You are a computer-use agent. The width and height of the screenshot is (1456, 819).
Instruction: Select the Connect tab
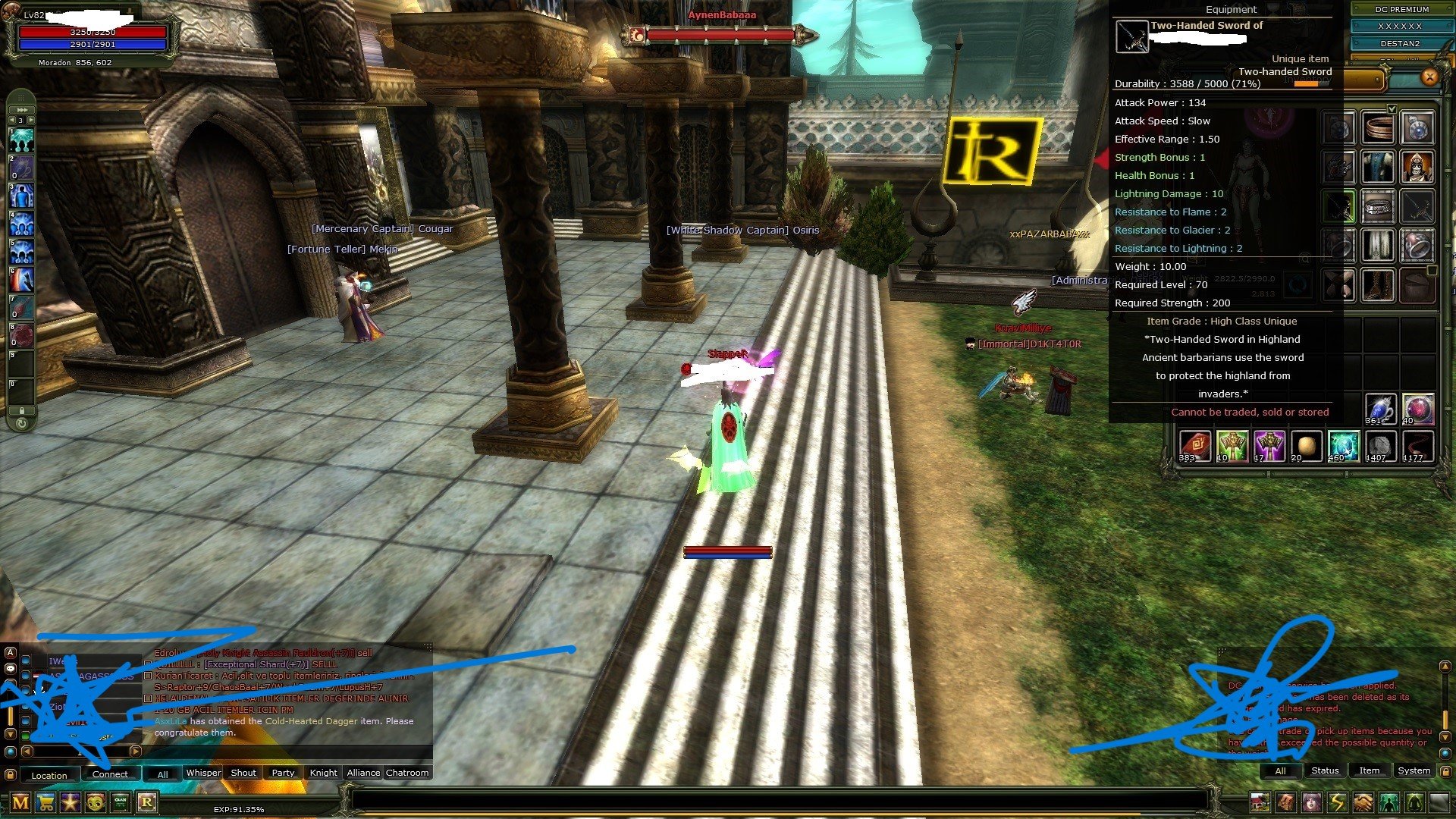(x=110, y=774)
